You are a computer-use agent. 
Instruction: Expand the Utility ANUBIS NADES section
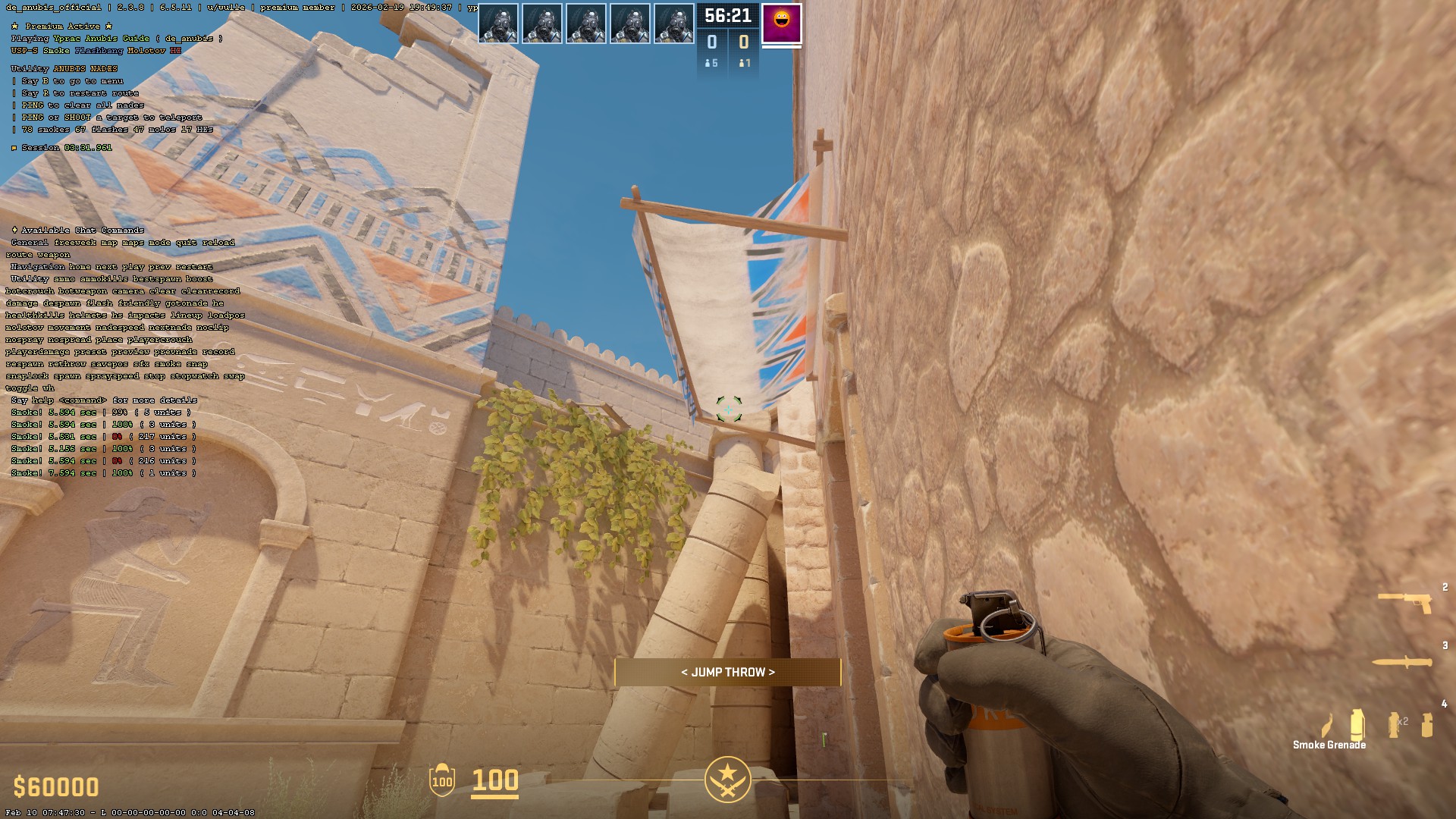[x=64, y=68]
